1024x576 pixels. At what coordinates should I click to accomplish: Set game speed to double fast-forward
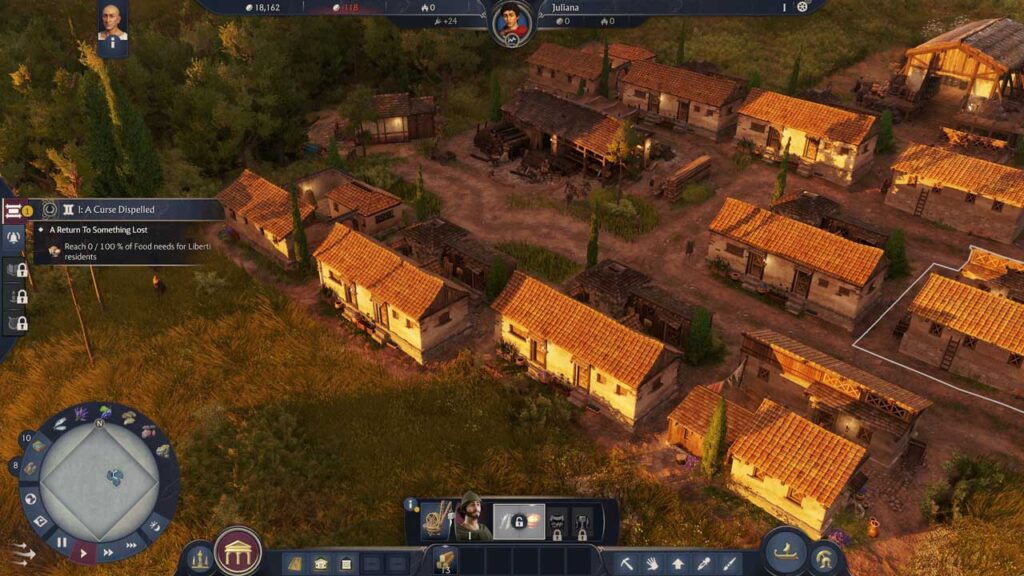point(108,552)
